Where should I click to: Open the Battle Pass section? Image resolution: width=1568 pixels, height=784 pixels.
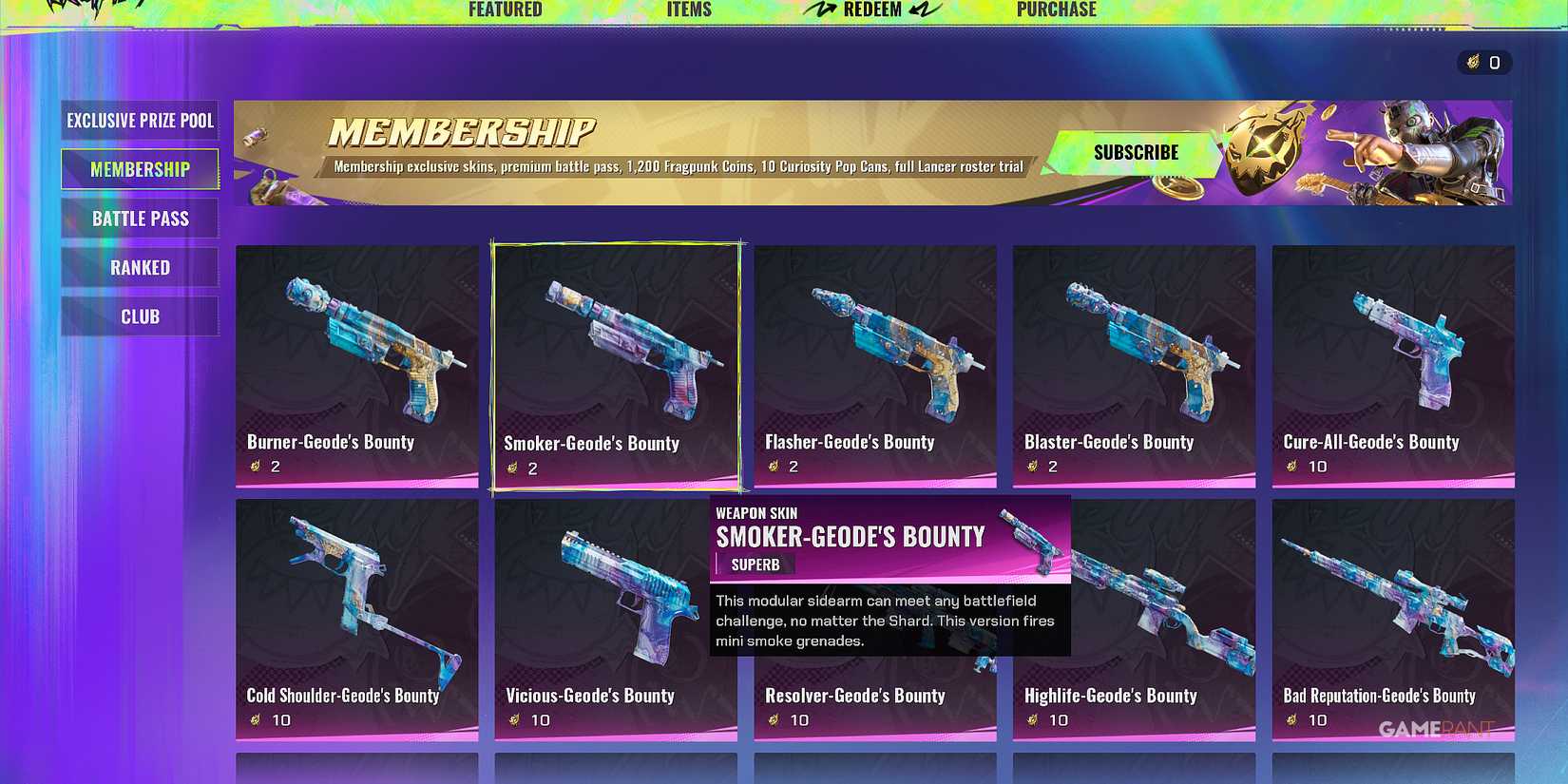tap(139, 219)
